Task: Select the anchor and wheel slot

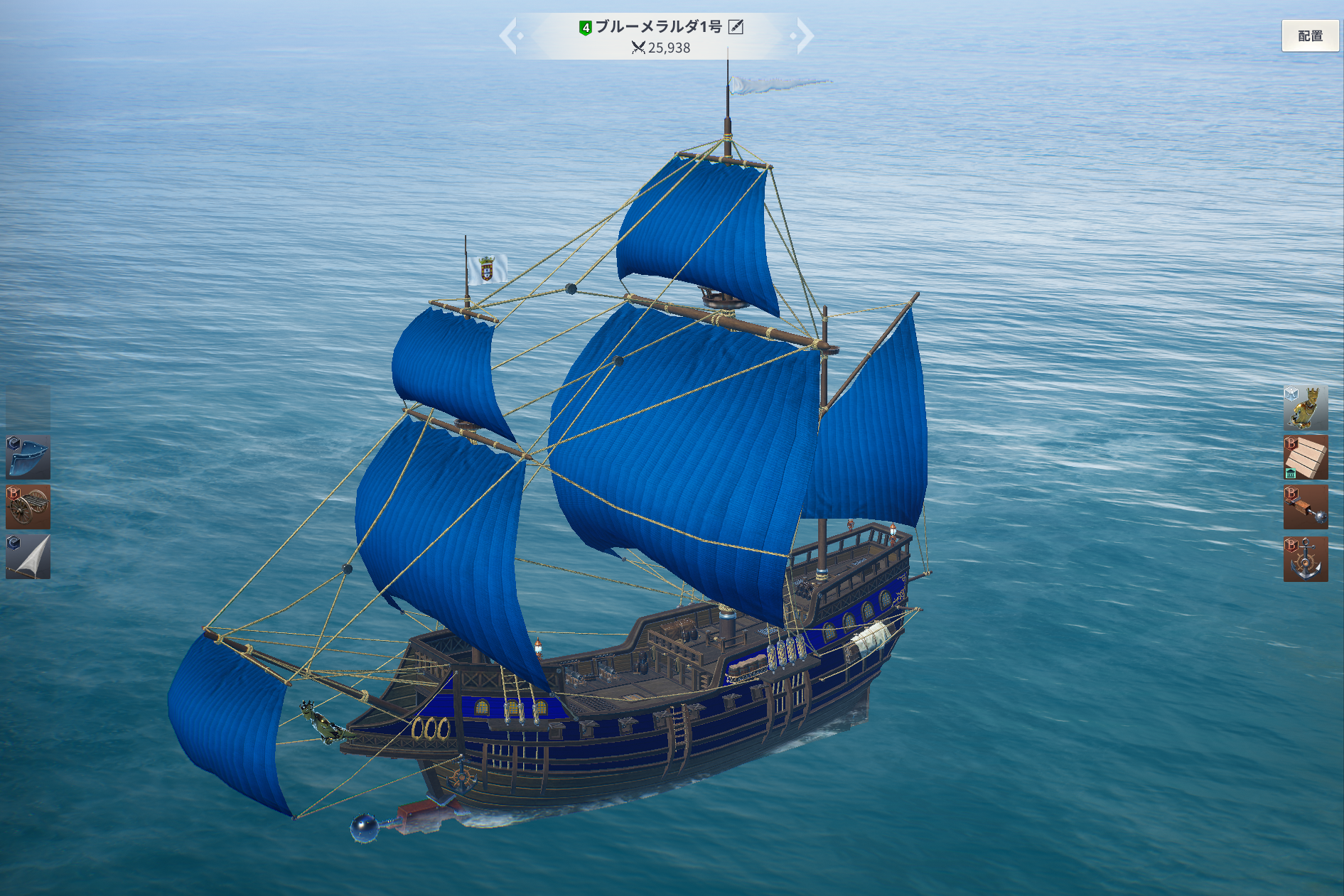Action: (1305, 559)
